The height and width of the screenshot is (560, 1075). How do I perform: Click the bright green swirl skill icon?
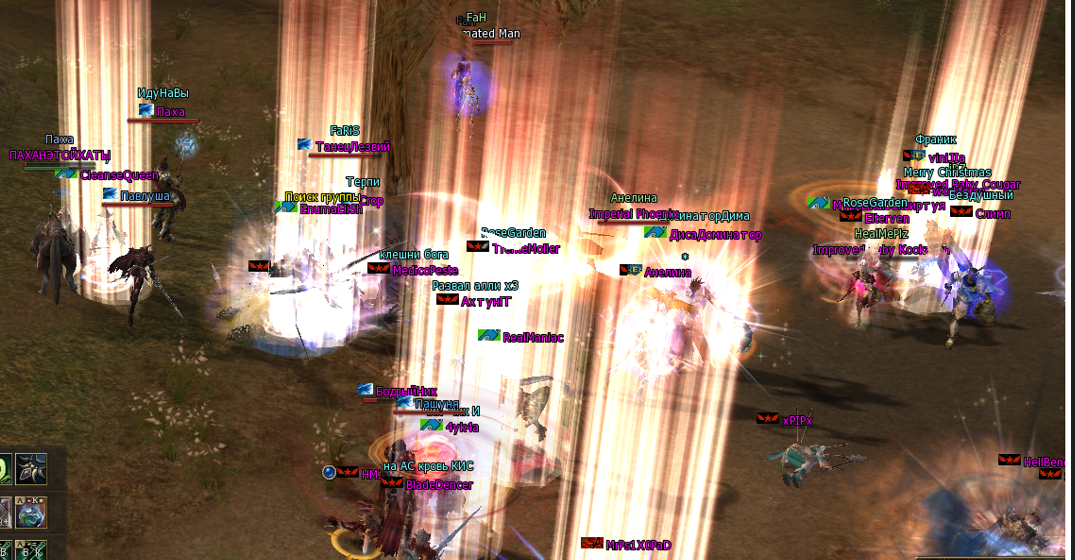4,467
